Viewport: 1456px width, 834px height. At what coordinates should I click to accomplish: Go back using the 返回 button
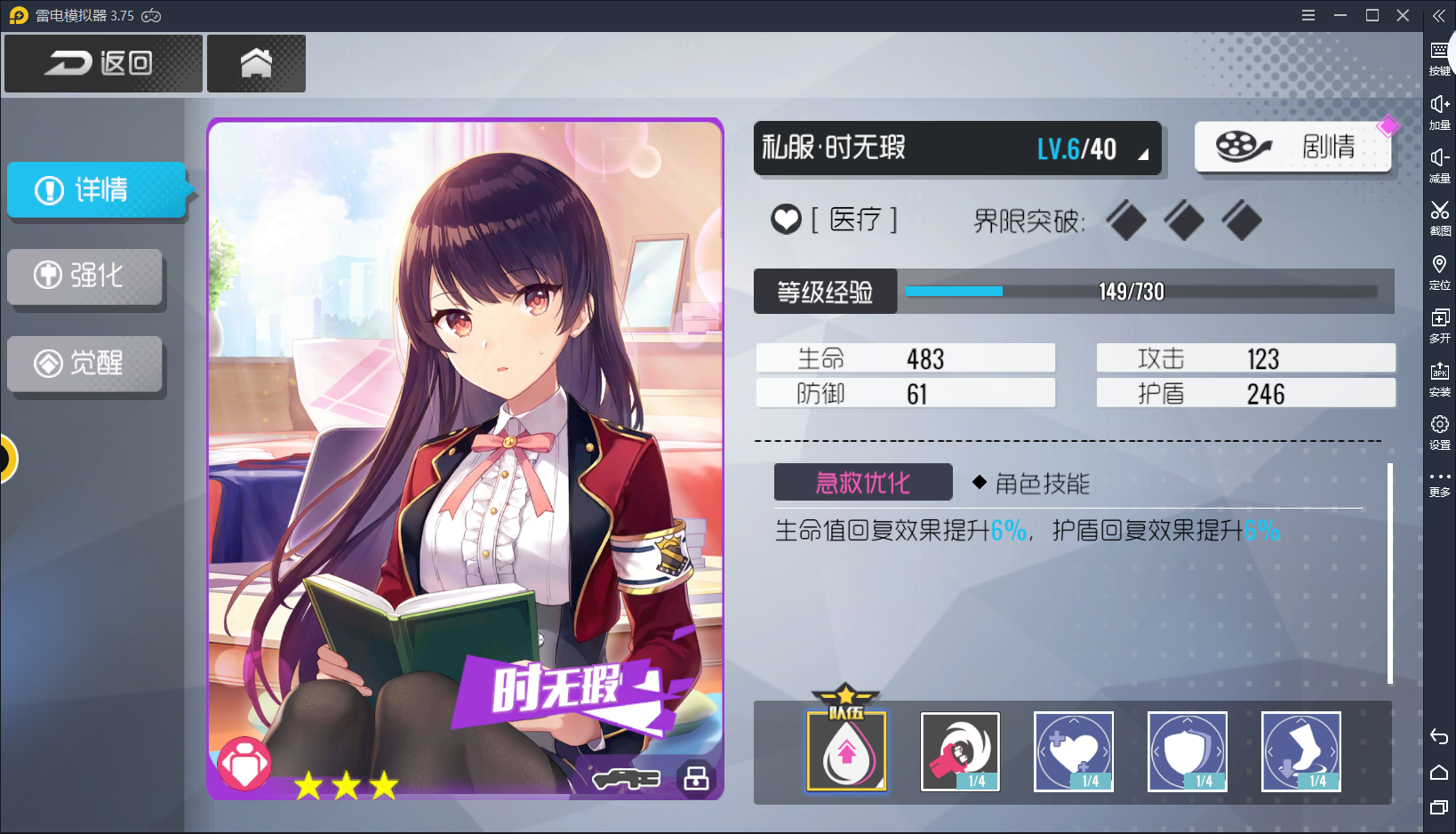pos(103,63)
